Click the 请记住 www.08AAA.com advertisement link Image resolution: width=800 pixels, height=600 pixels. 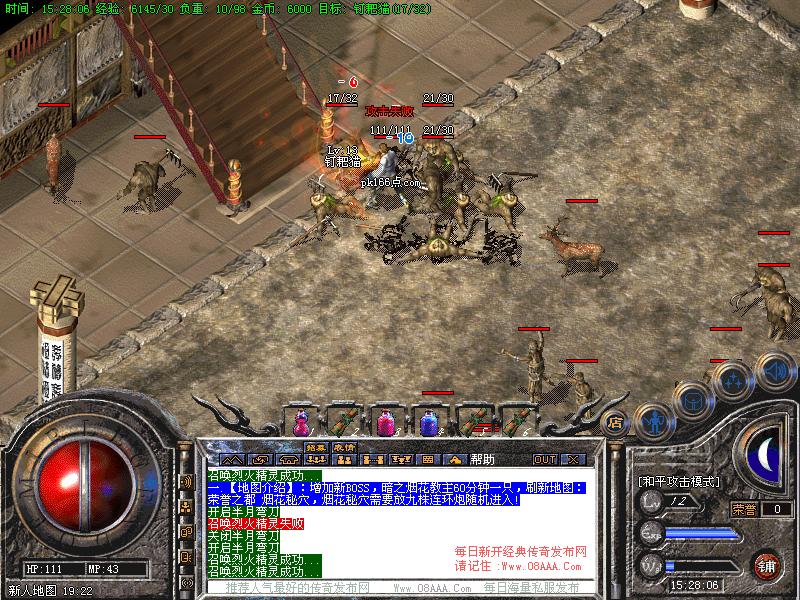(x=520, y=565)
